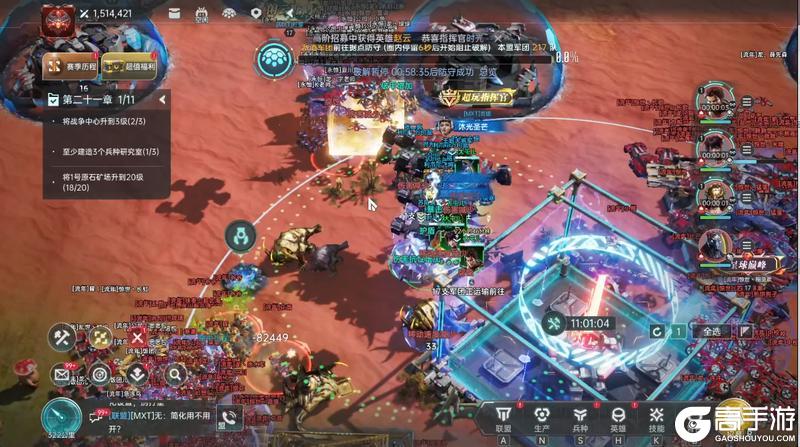The height and width of the screenshot is (447, 800).
Task: Click the 全选 select-all button
Action: [x=712, y=331]
